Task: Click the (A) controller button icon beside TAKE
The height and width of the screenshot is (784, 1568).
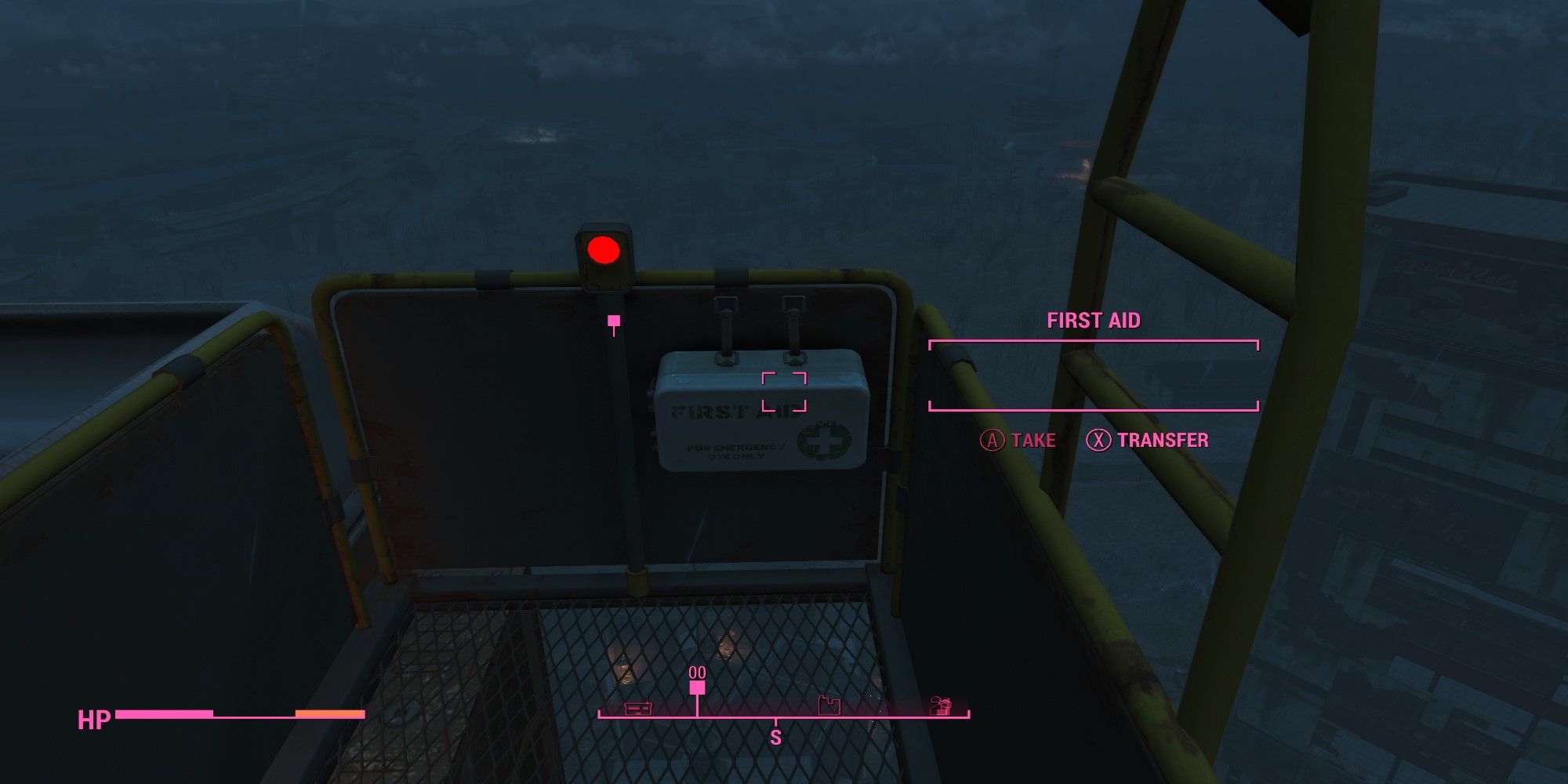Action: click(x=994, y=441)
